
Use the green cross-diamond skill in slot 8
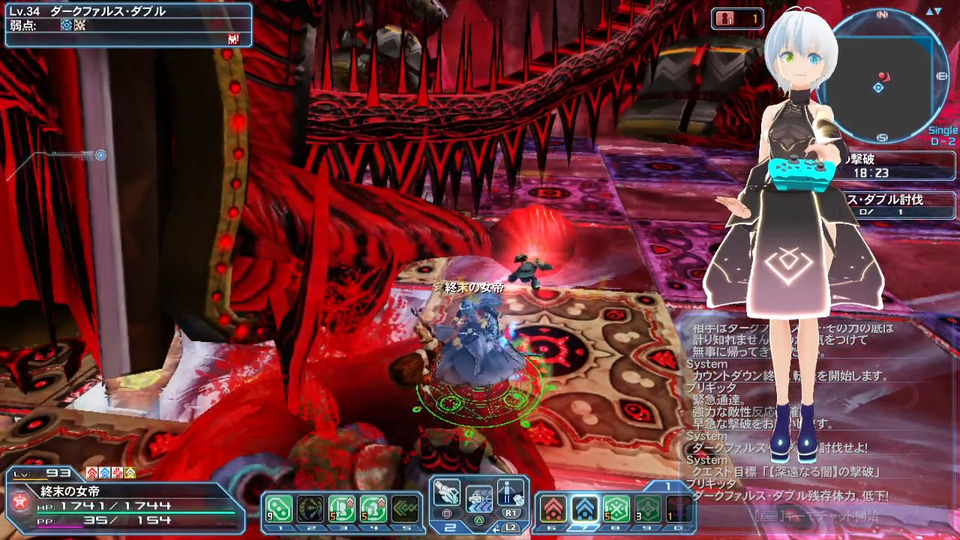click(615, 508)
